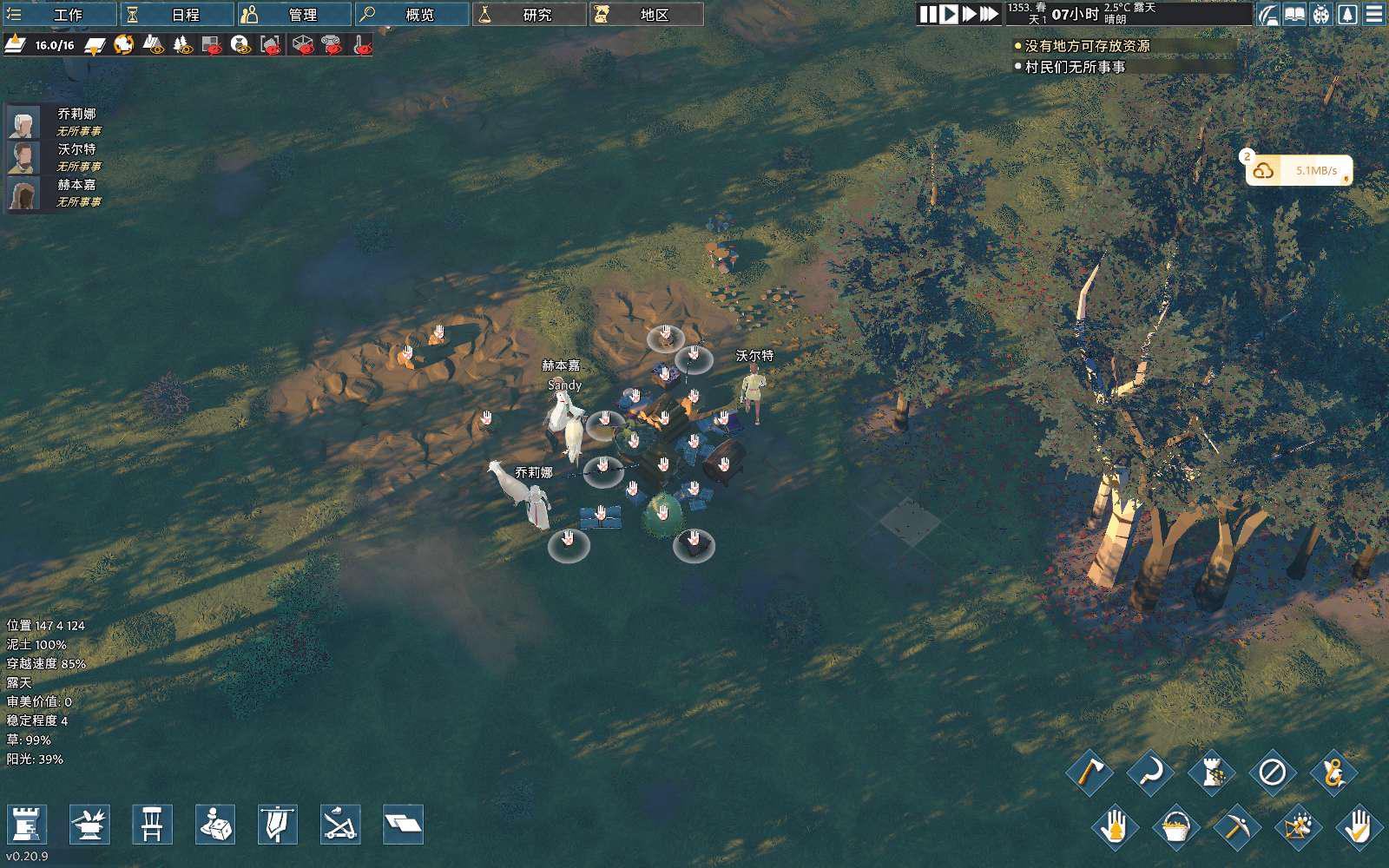The image size is (1389, 868).
Task: Open the ladybug bug report button
Action: 1321,14
